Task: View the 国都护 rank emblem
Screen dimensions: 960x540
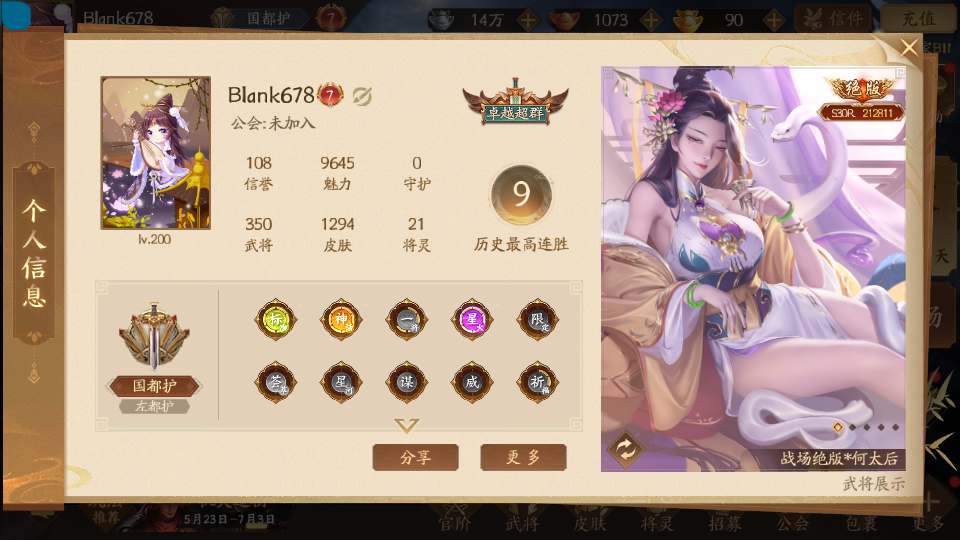Action: point(153,340)
